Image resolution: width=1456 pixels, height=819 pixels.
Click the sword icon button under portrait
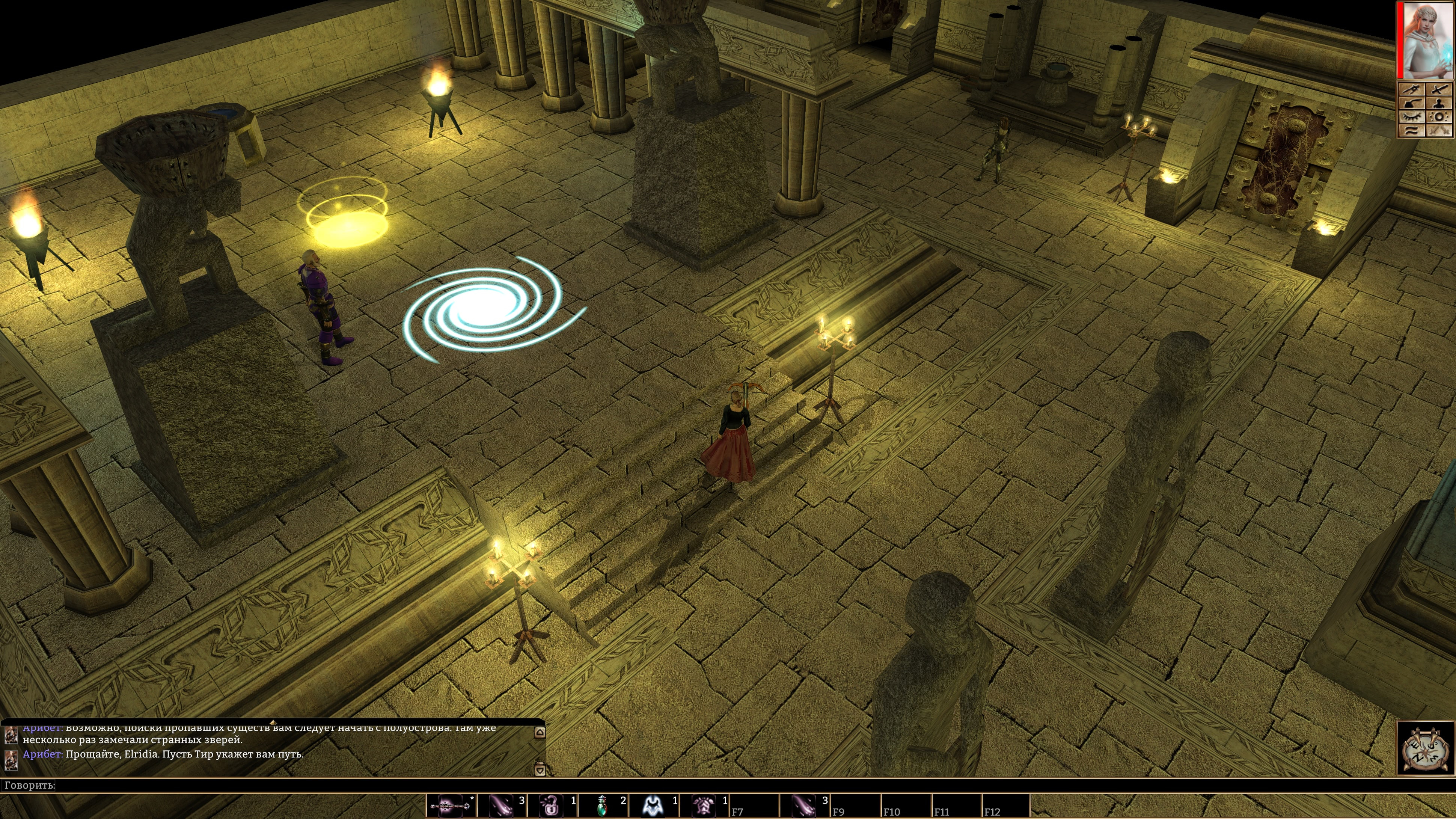[x=1439, y=89]
